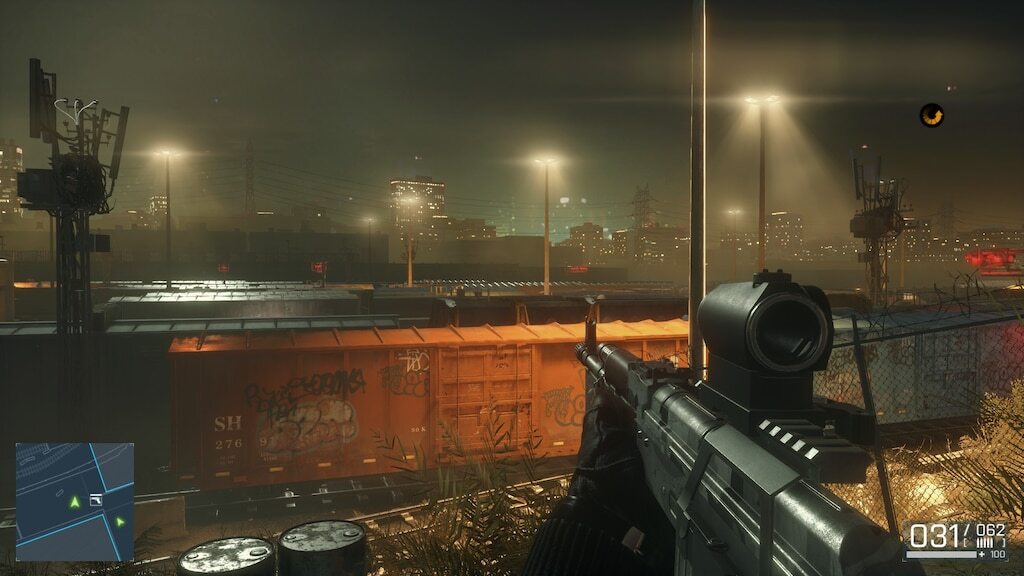Click the orange circular arrow icon

pos(932,115)
